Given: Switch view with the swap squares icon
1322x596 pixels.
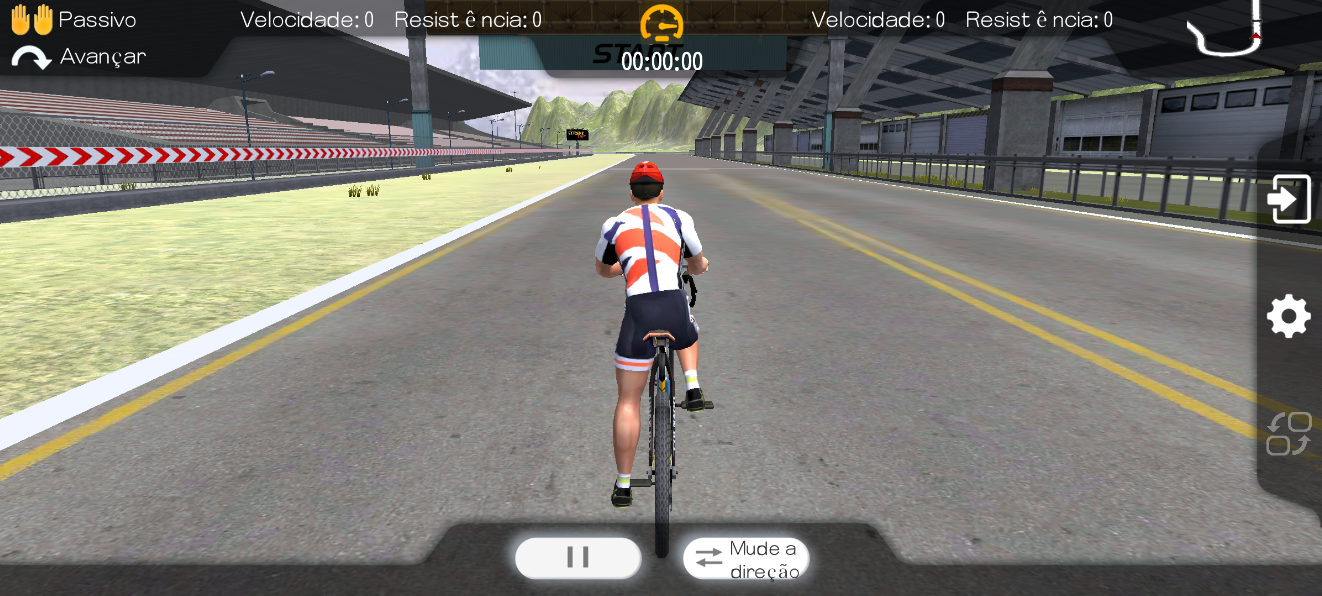Looking at the screenshot, I should coord(1288,434).
